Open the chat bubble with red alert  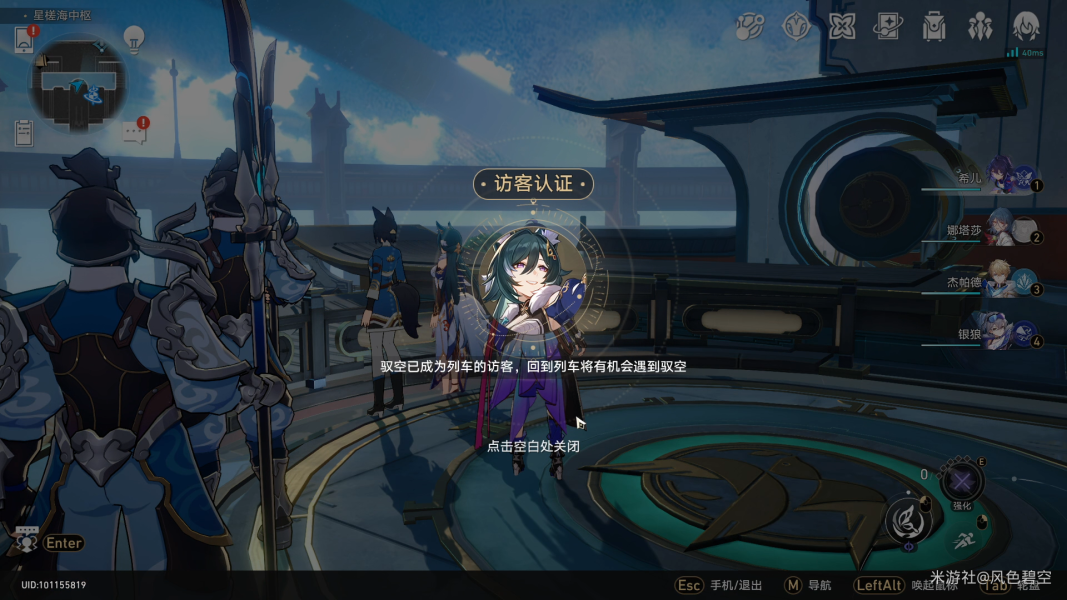pyautogui.click(x=135, y=132)
